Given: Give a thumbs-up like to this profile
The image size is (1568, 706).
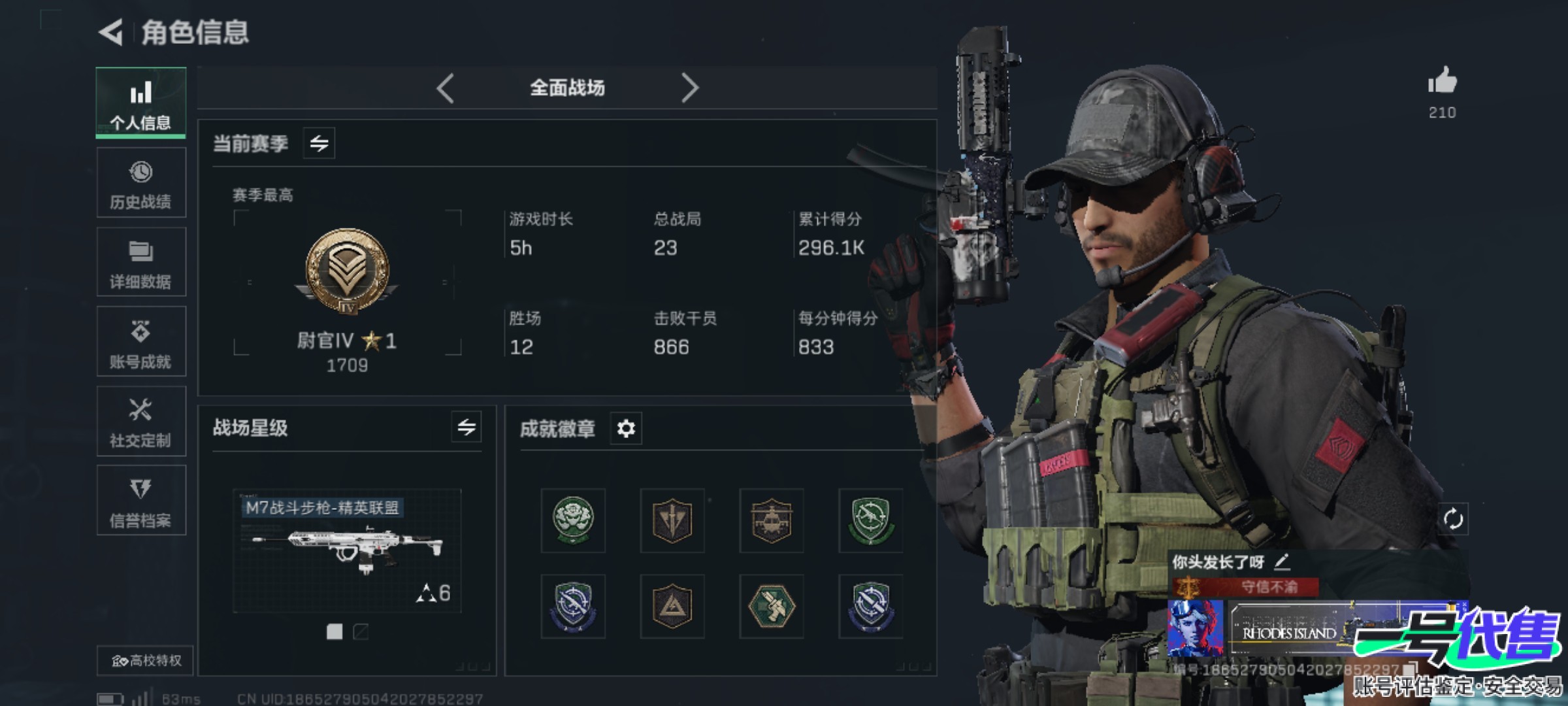Looking at the screenshot, I should pos(1442,82).
